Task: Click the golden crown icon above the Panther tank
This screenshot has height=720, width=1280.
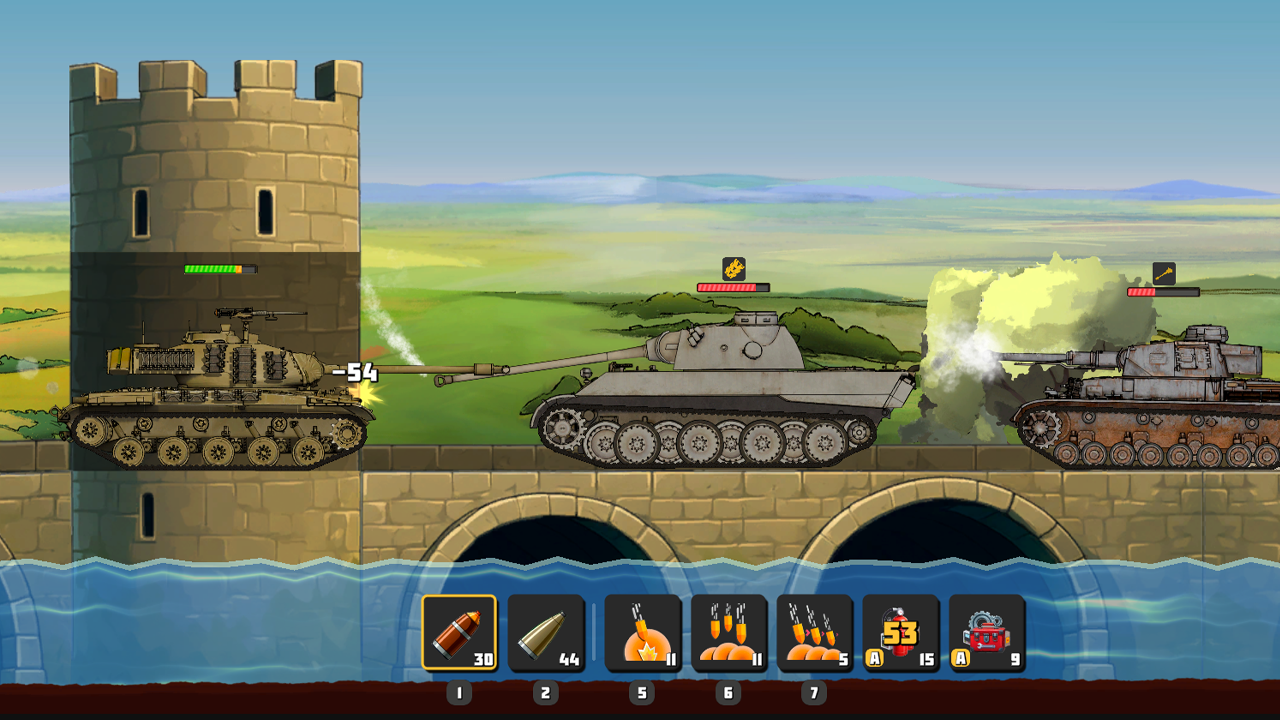Action: coord(733,268)
